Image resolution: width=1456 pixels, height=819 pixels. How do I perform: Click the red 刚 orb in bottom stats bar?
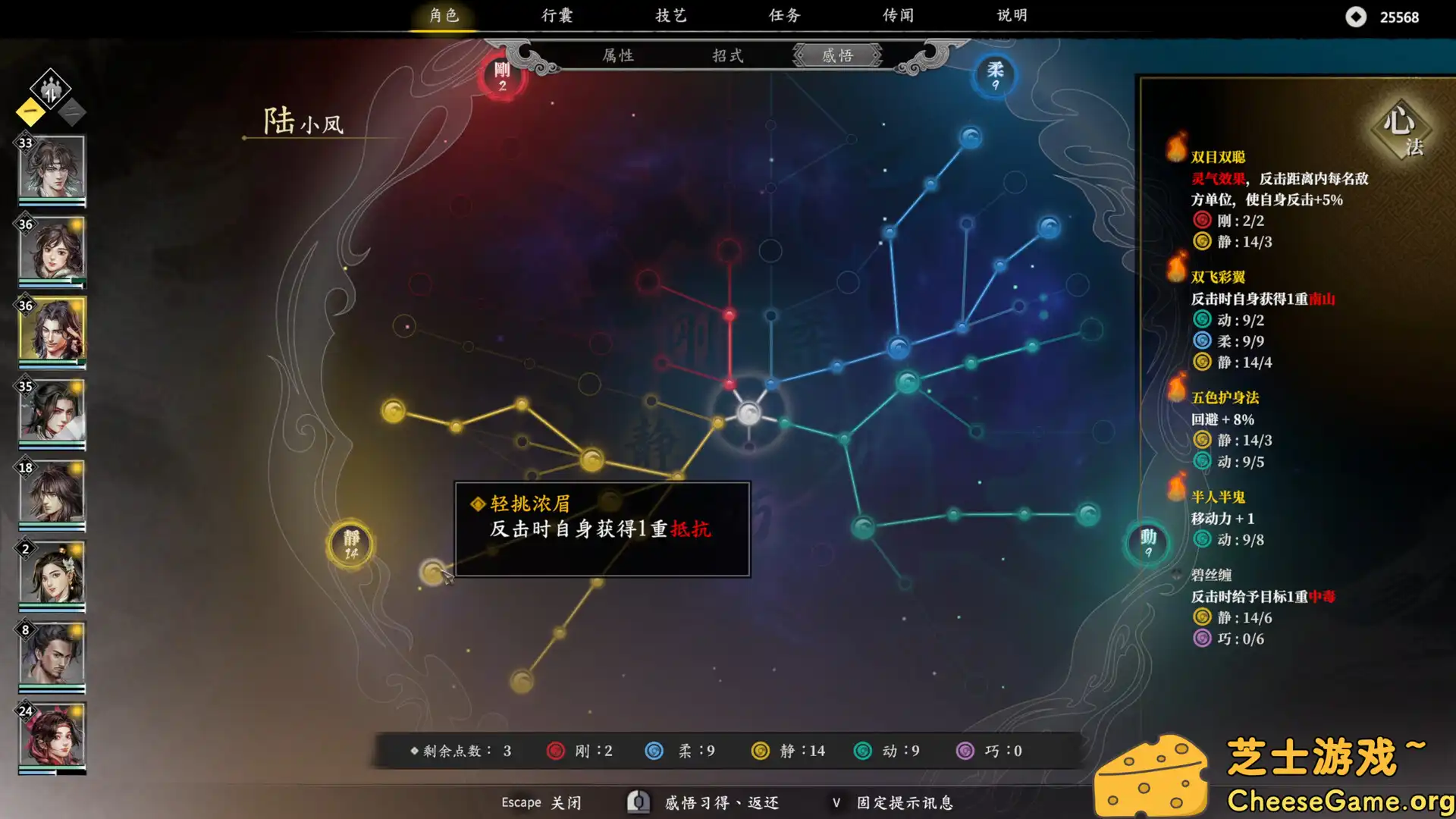[x=556, y=751]
